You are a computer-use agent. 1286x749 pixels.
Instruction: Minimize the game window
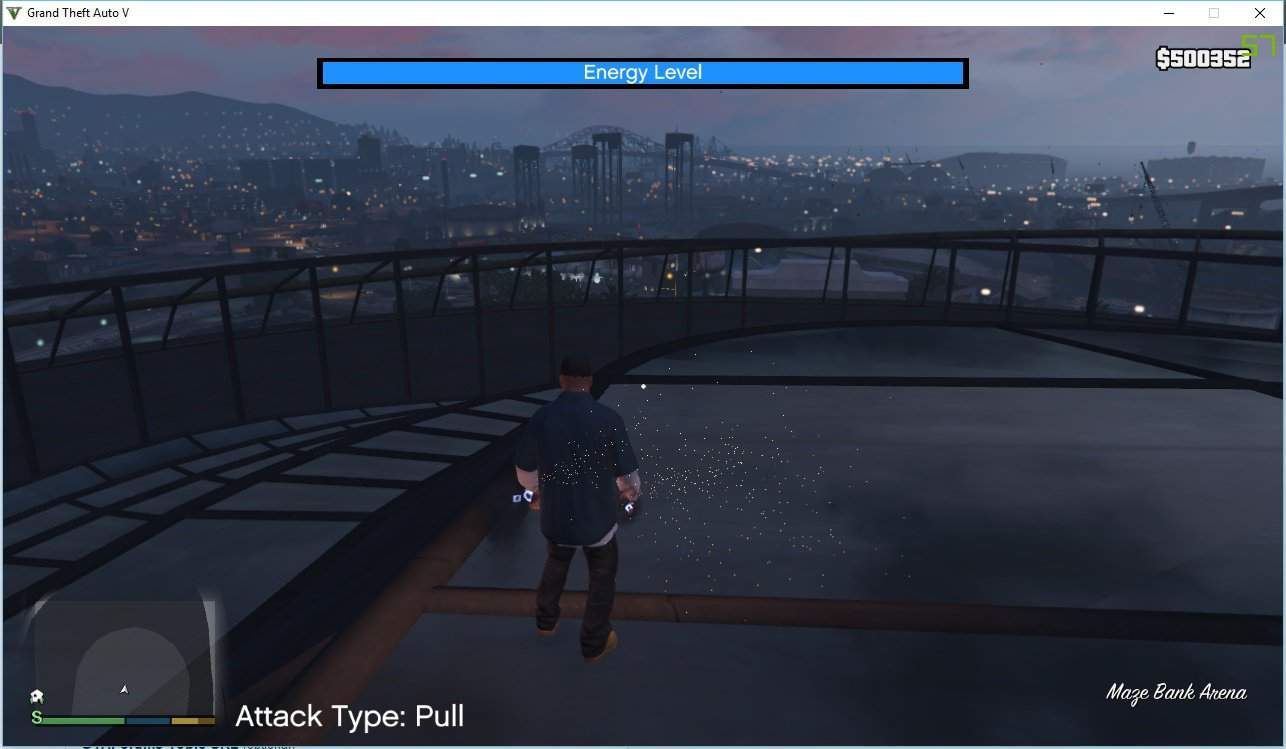(1168, 13)
